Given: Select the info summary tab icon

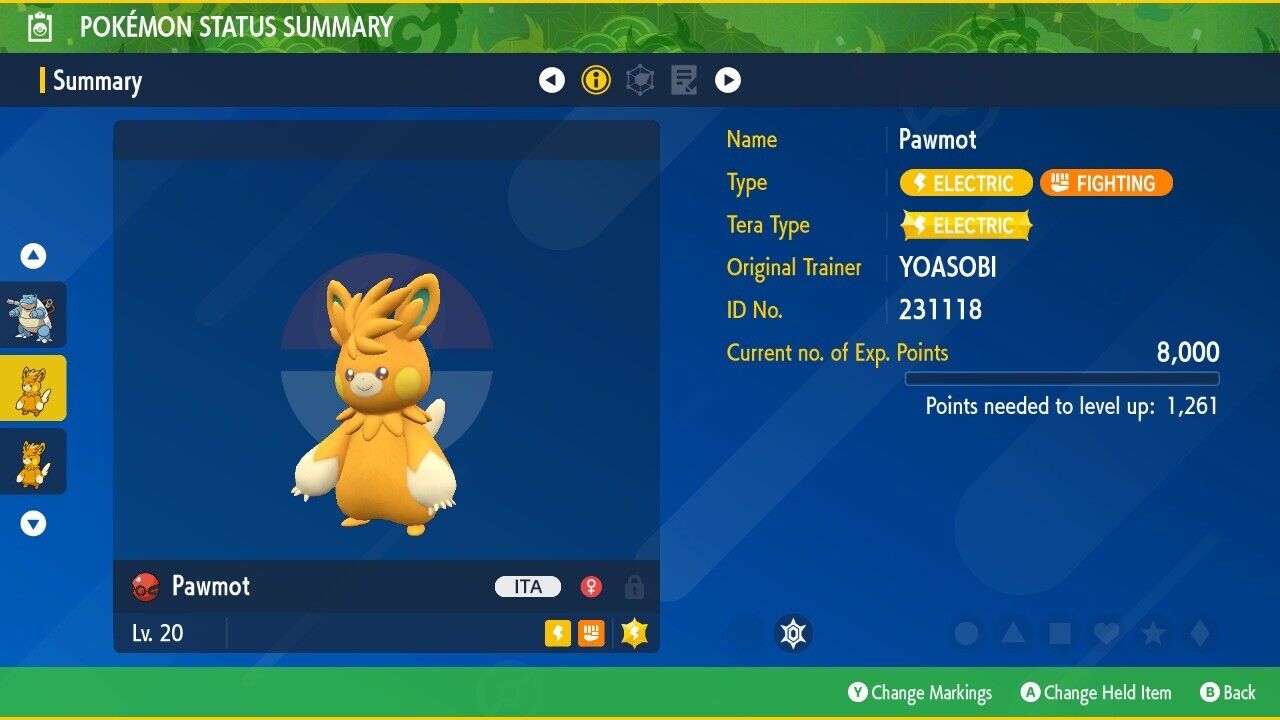Looking at the screenshot, I should click(596, 80).
